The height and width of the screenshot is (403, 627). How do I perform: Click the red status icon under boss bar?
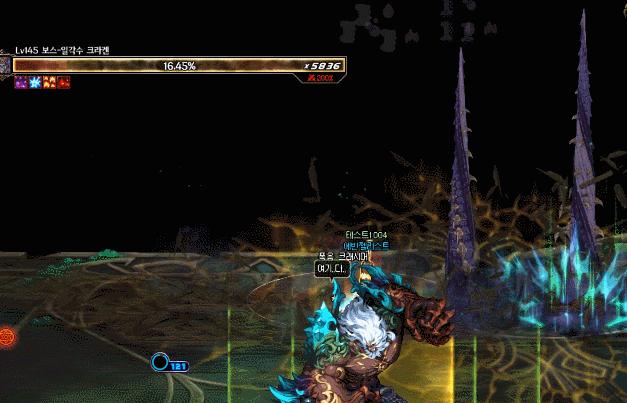tap(63, 82)
